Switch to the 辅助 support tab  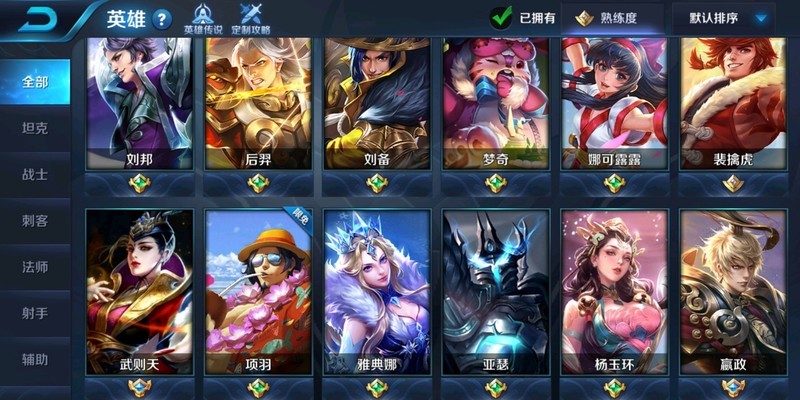pos(35,359)
